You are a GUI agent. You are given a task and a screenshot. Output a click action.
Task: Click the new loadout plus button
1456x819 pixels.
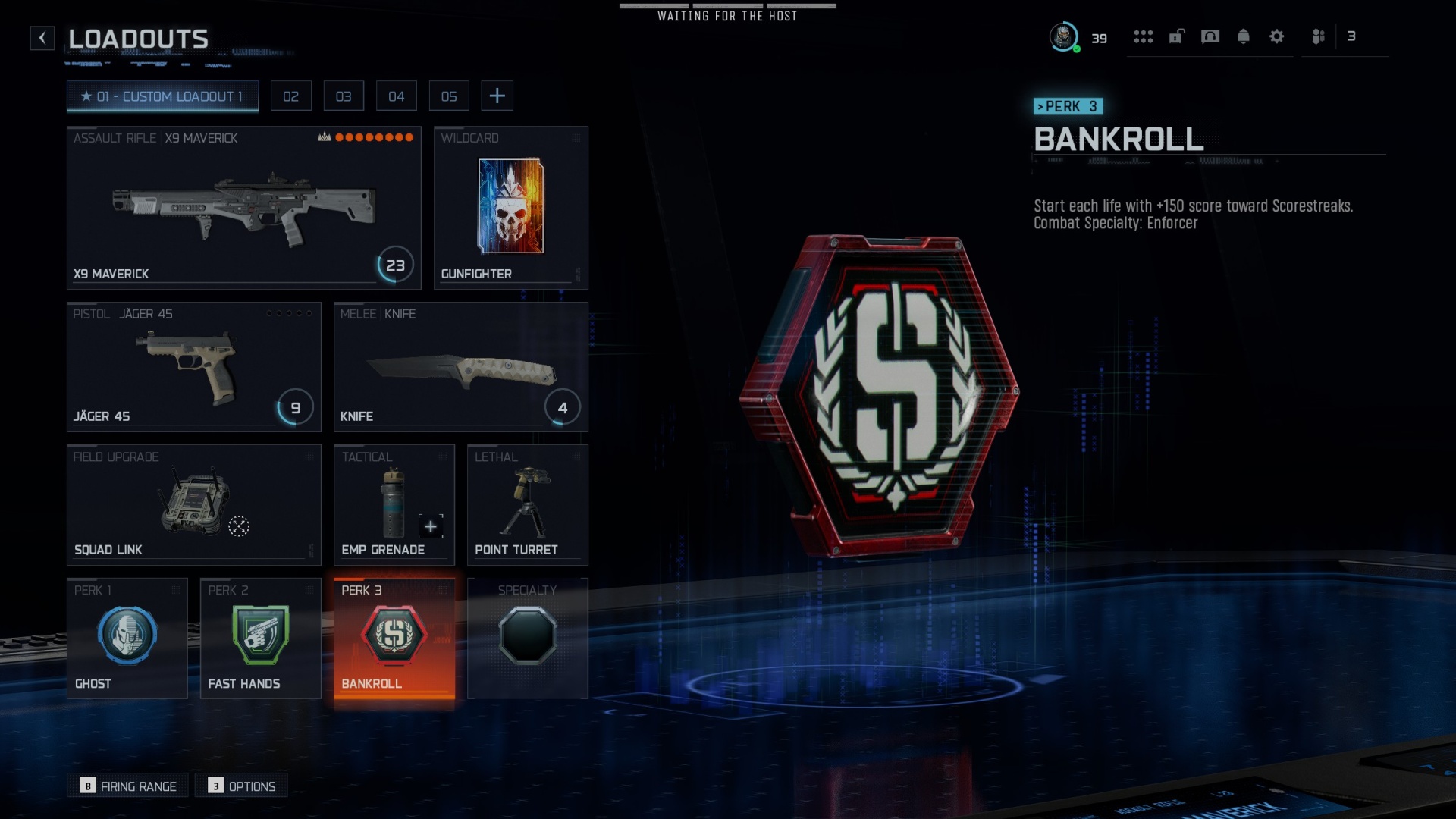(497, 96)
